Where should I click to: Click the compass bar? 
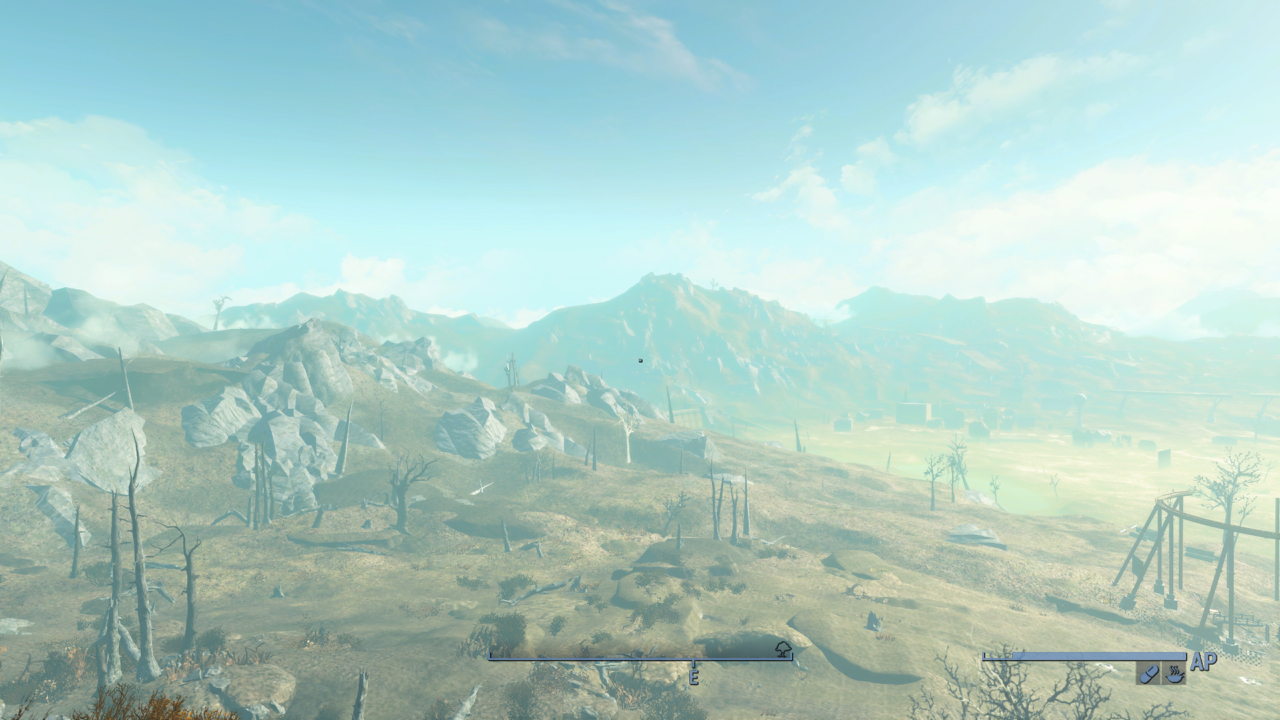[x=640, y=659]
